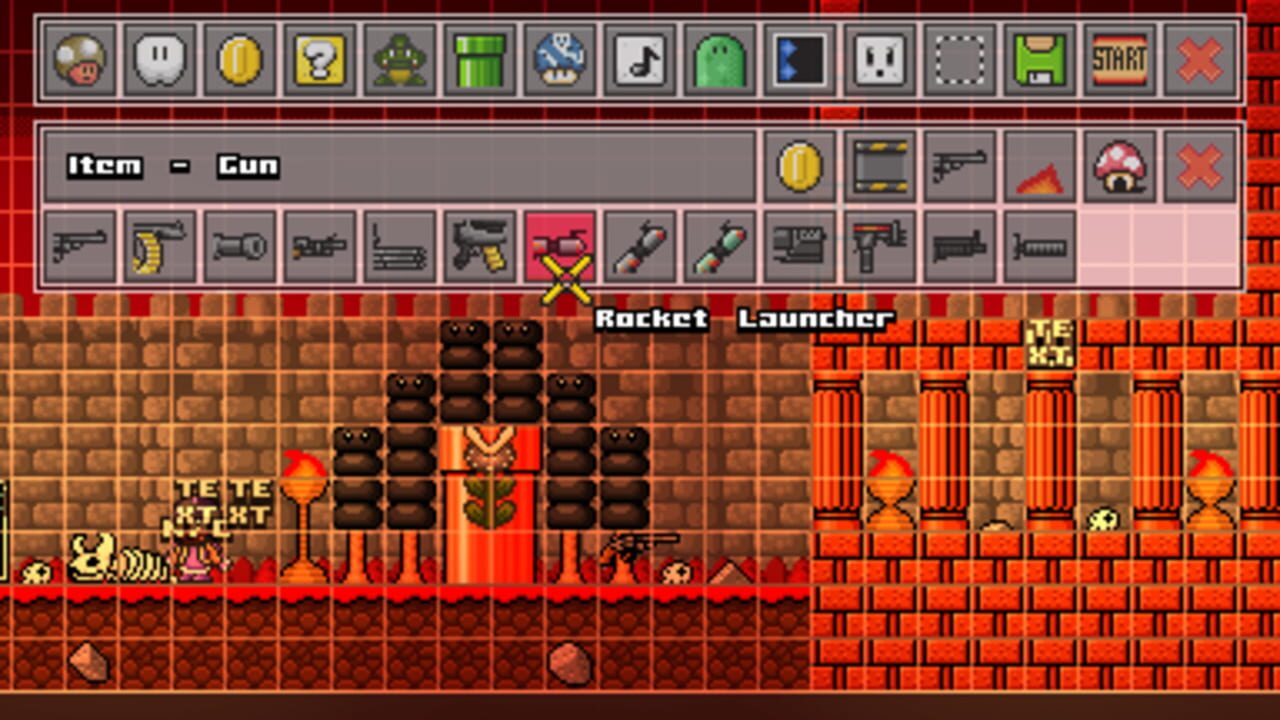Switch to the Mushroom item category tab

pos(1119,166)
